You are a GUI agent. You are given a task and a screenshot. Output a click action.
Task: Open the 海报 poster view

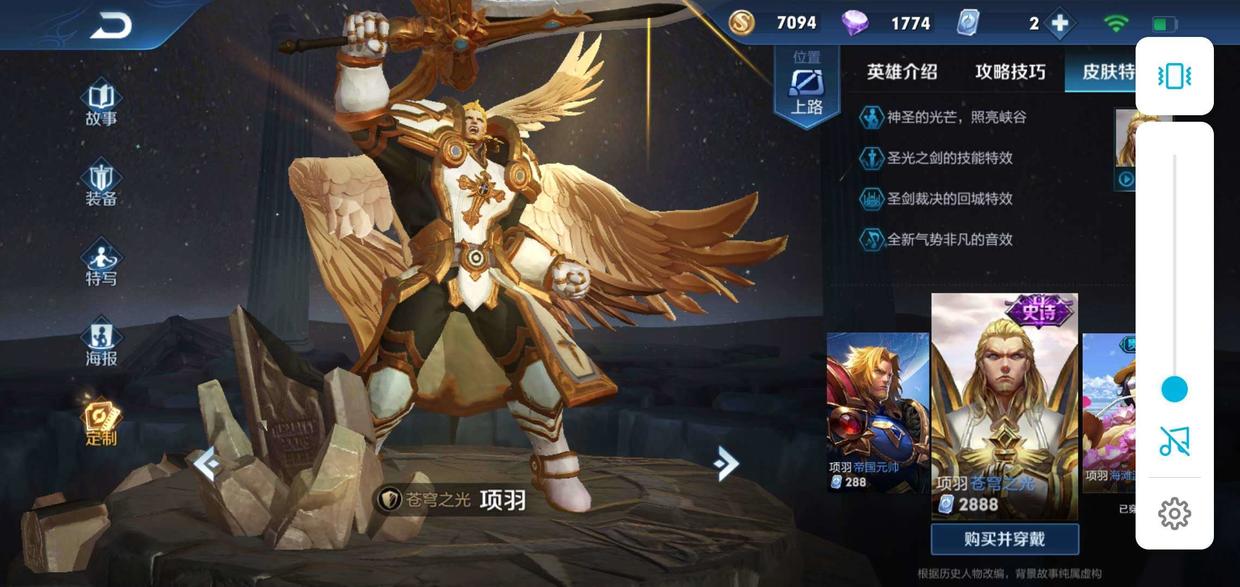101,343
